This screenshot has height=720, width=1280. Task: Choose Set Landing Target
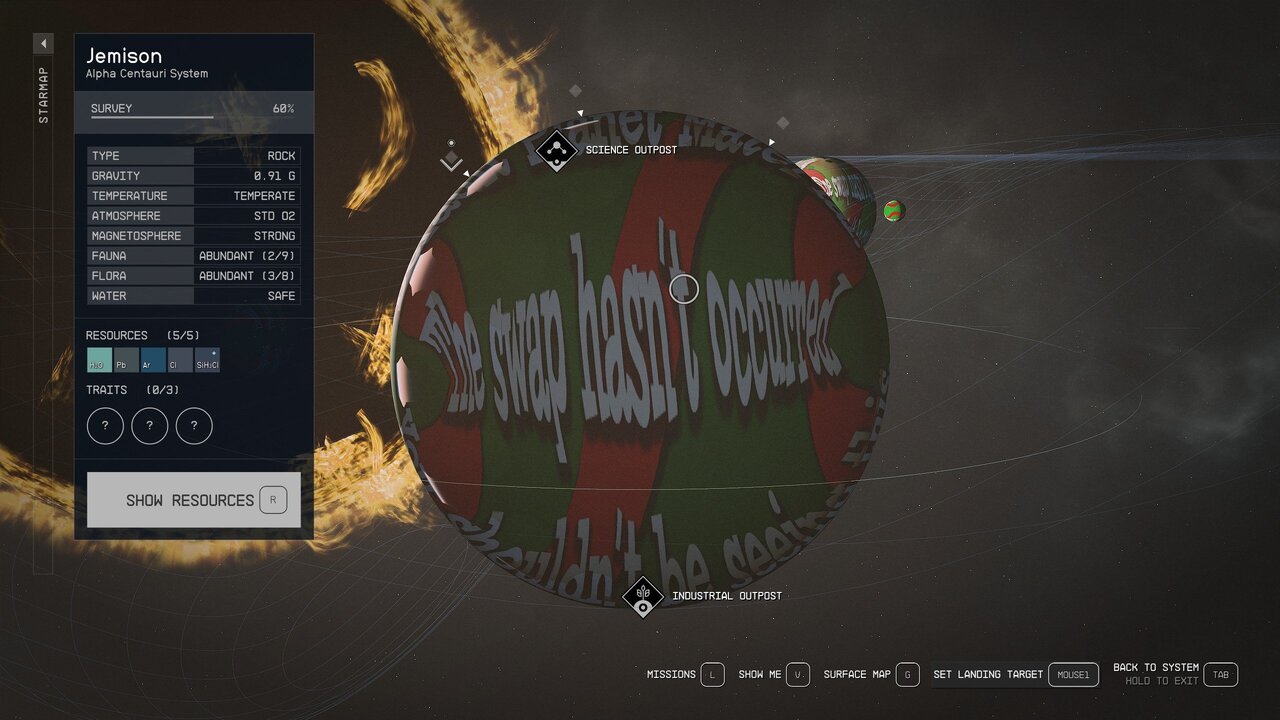(x=1015, y=675)
